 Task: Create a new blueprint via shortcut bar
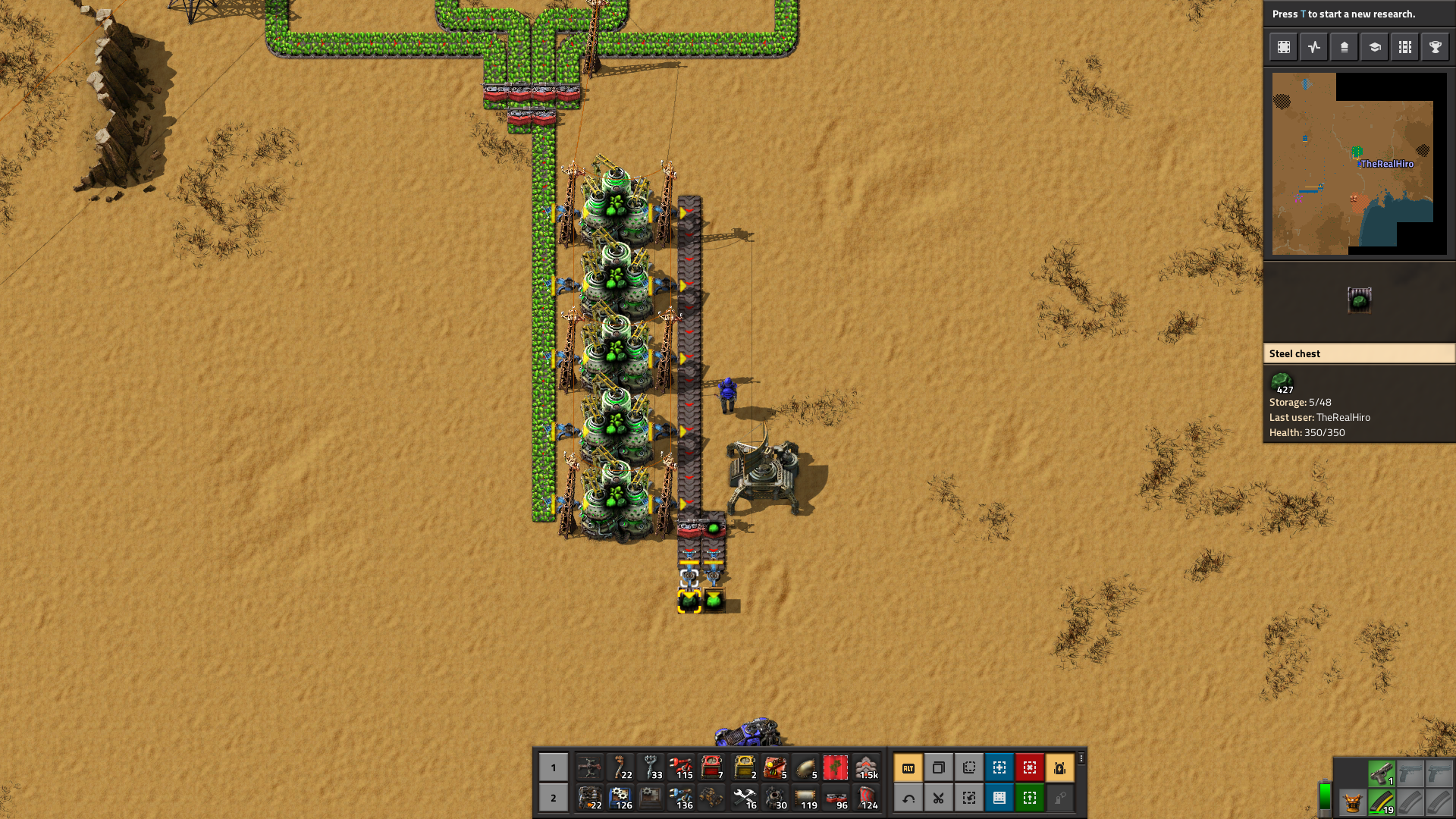point(999,767)
